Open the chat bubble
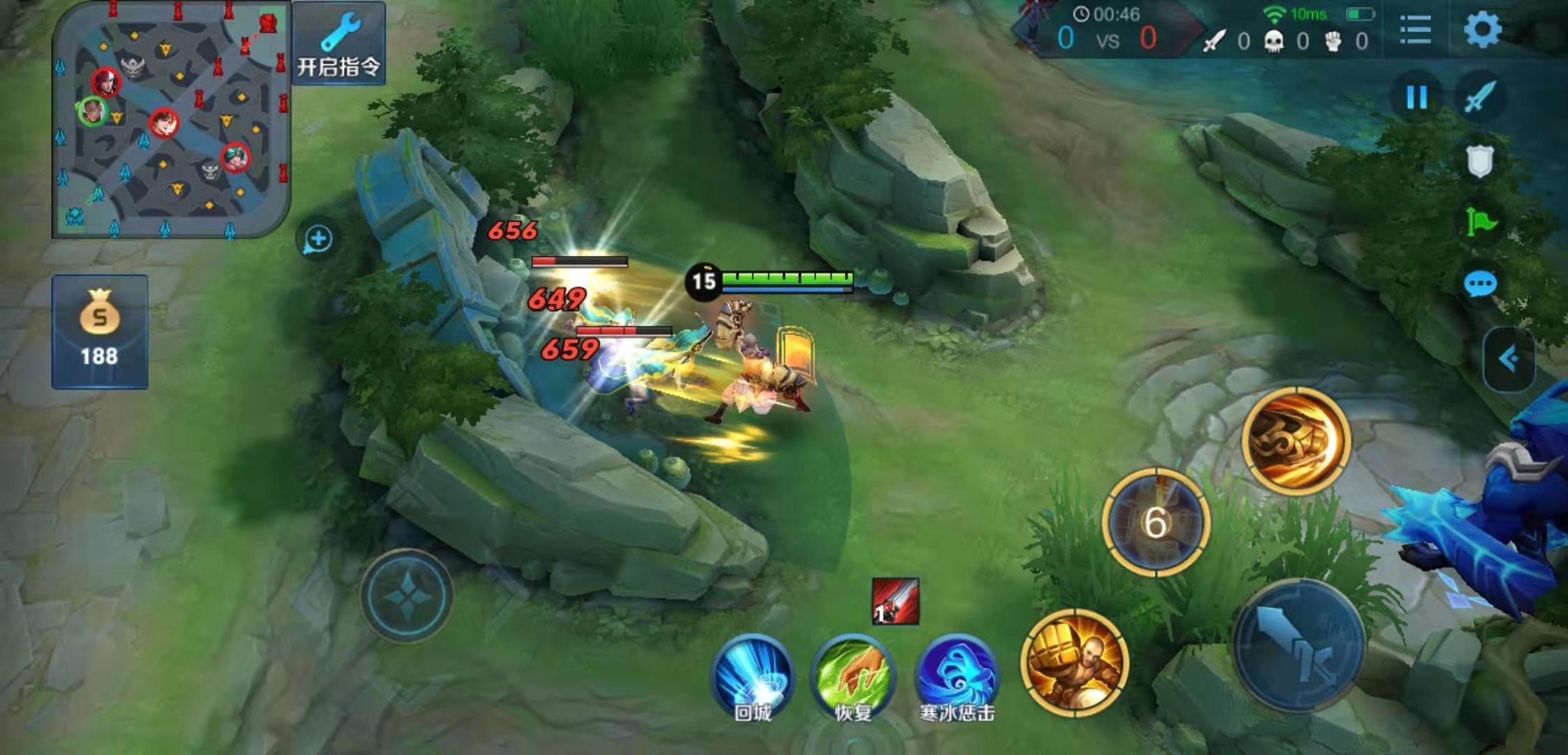The width and height of the screenshot is (1568, 755). click(x=1479, y=284)
